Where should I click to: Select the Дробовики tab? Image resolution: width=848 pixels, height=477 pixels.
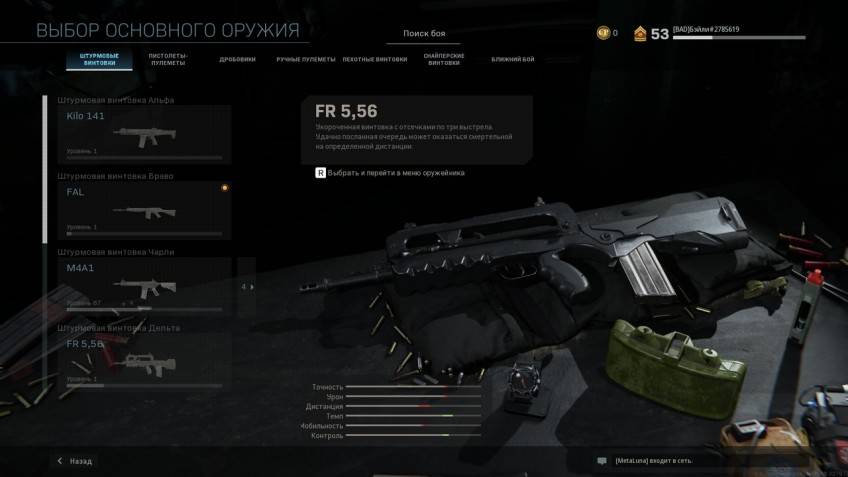pyautogui.click(x=237, y=59)
